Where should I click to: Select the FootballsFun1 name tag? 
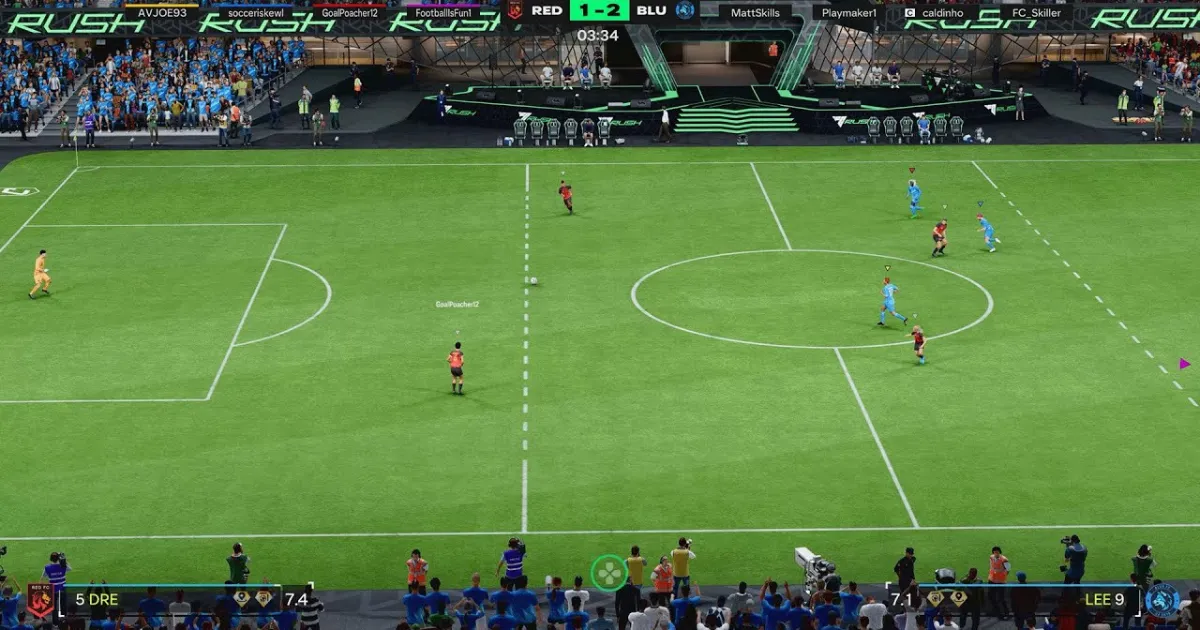443,12
